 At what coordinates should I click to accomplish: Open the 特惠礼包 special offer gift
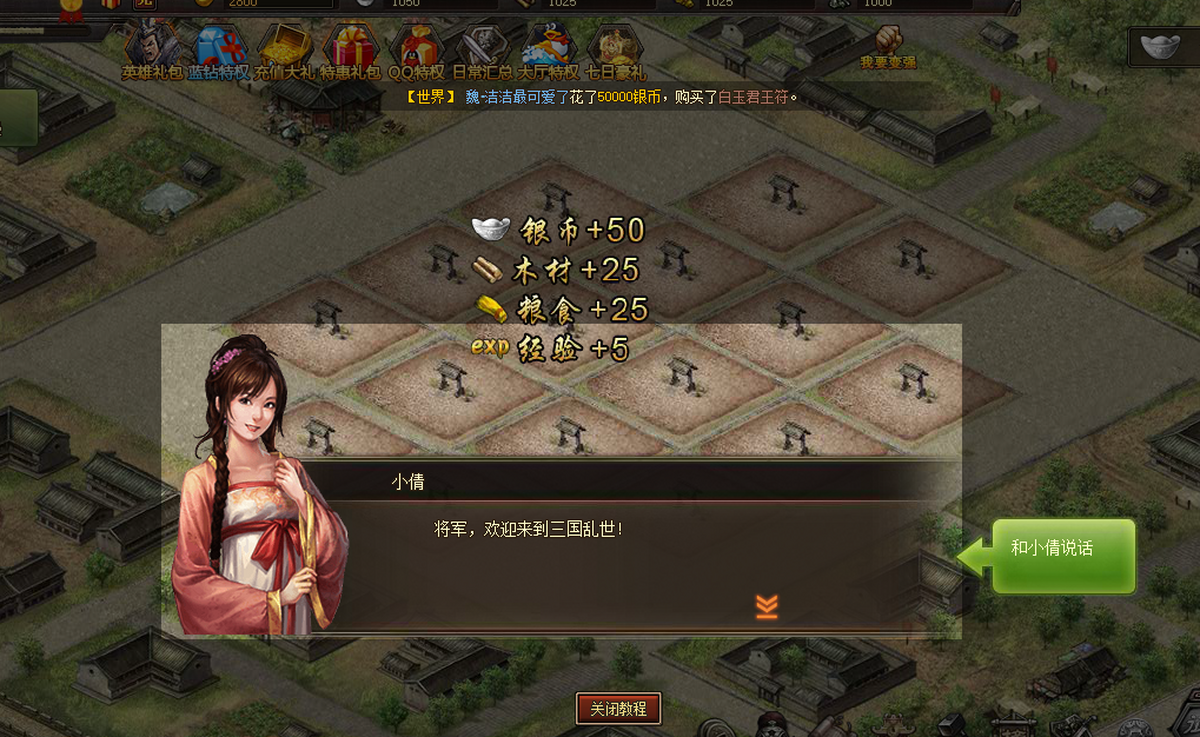point(350,50)
